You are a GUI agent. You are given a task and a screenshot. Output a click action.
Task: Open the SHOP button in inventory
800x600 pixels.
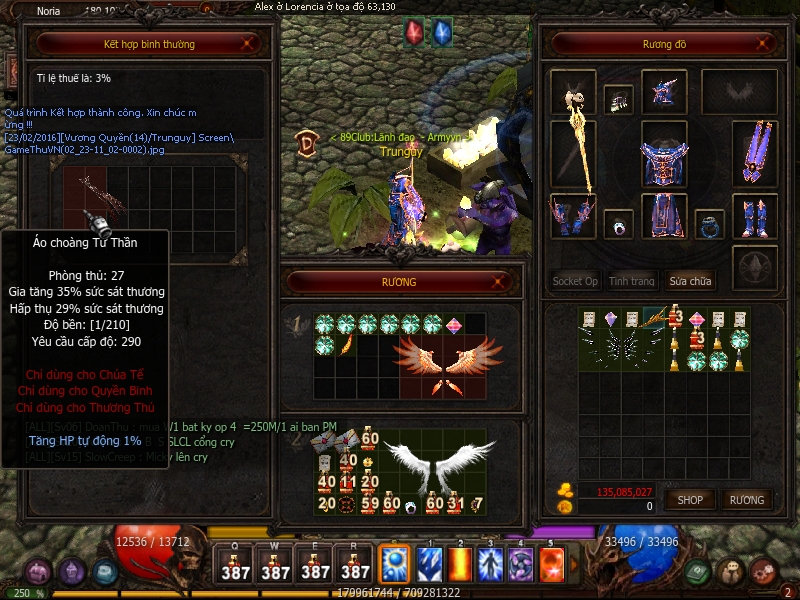(x=690, y=499)
